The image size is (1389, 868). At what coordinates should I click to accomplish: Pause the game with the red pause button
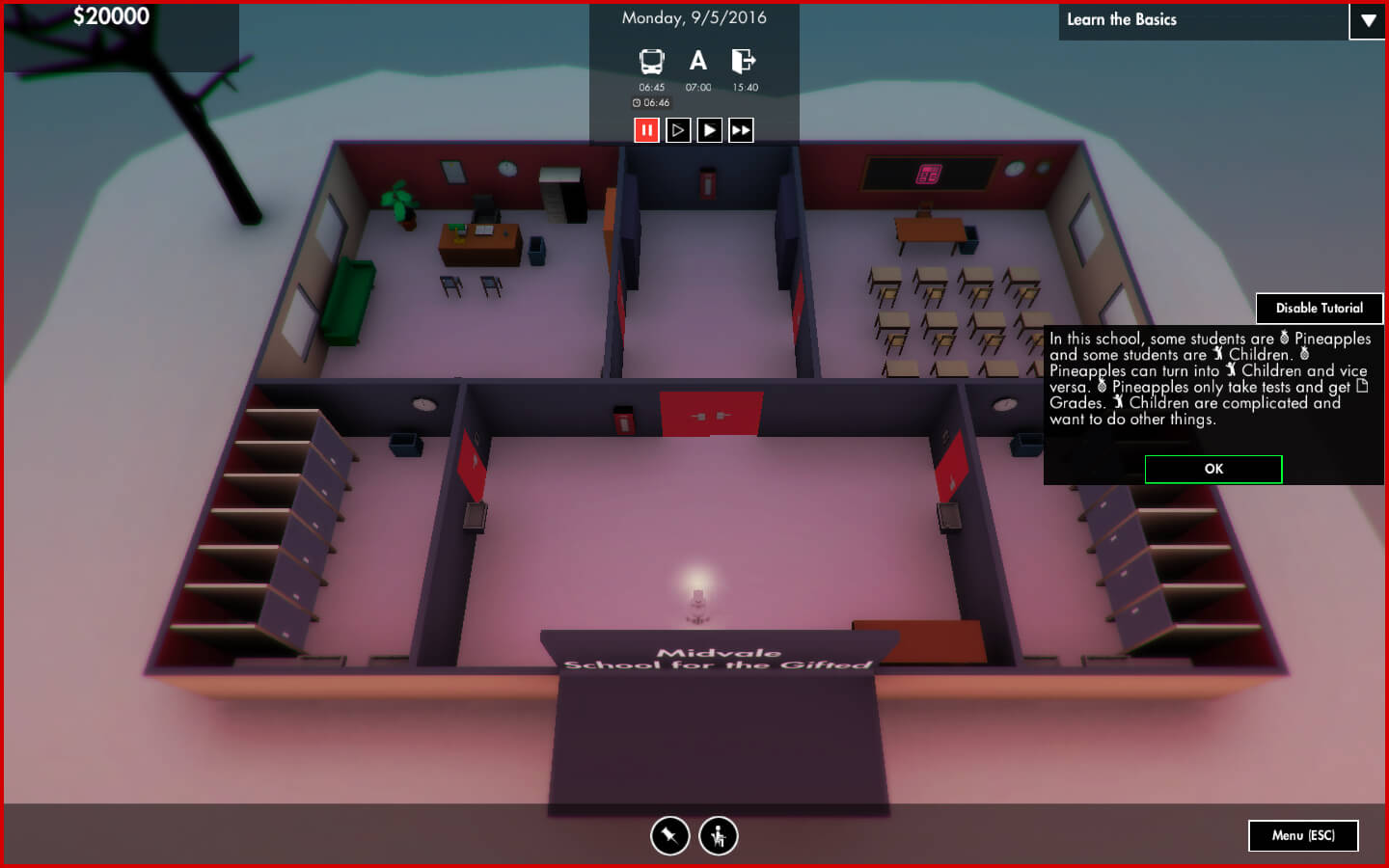(x=646, y=130)
